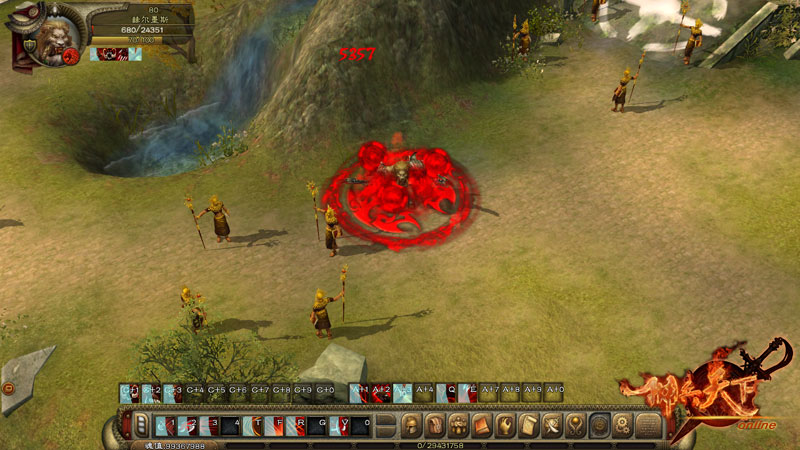Open the backpack inventory button
Viewport: 800px width, 450px height.
[x=434, y=425]
